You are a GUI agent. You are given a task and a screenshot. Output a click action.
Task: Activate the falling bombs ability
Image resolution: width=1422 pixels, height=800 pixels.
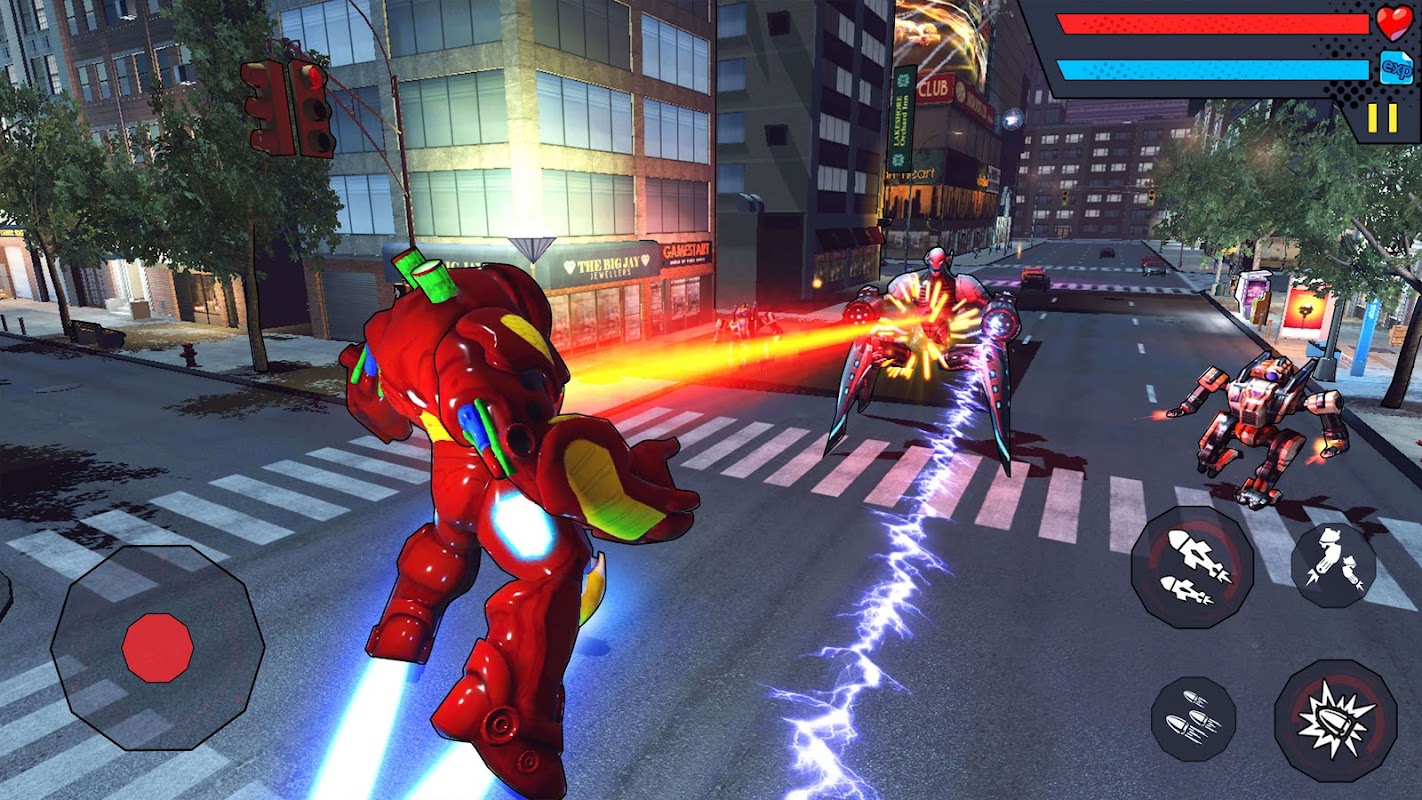pos(1333,566)
